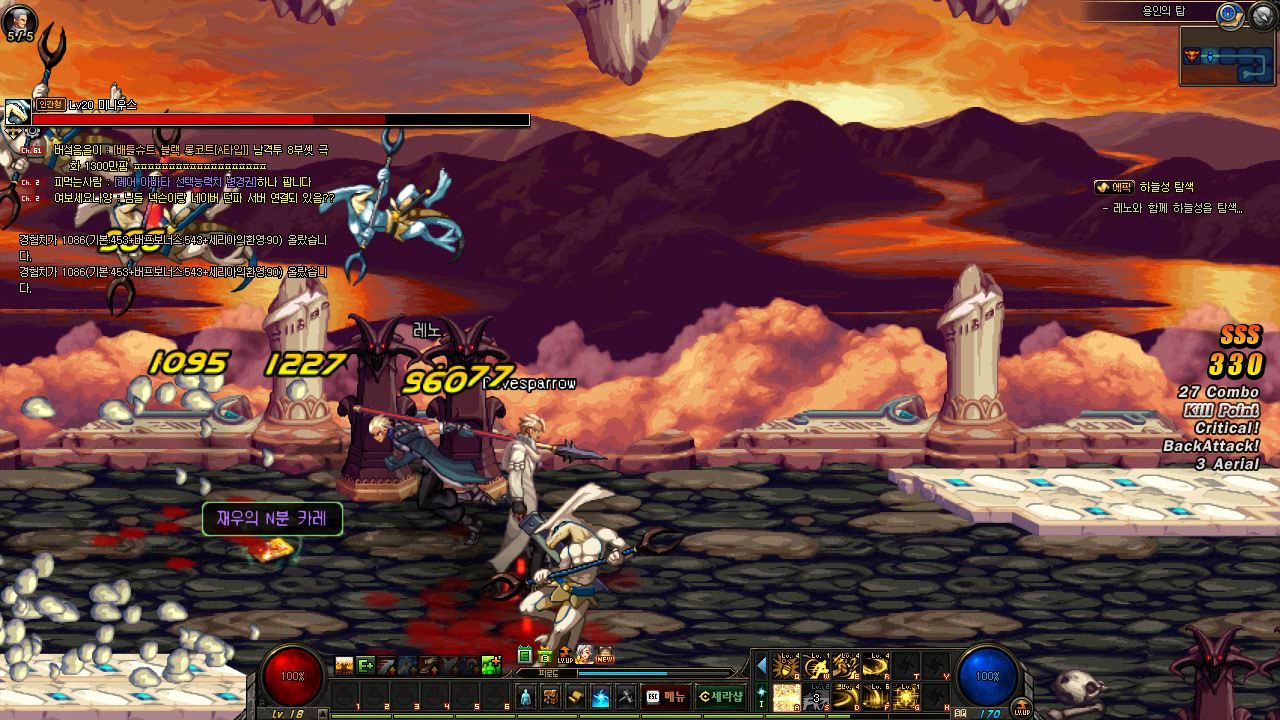Open the hammer crafting icon
The height and width of the screenshot is (720, 1280).
(x=626, y=696)
